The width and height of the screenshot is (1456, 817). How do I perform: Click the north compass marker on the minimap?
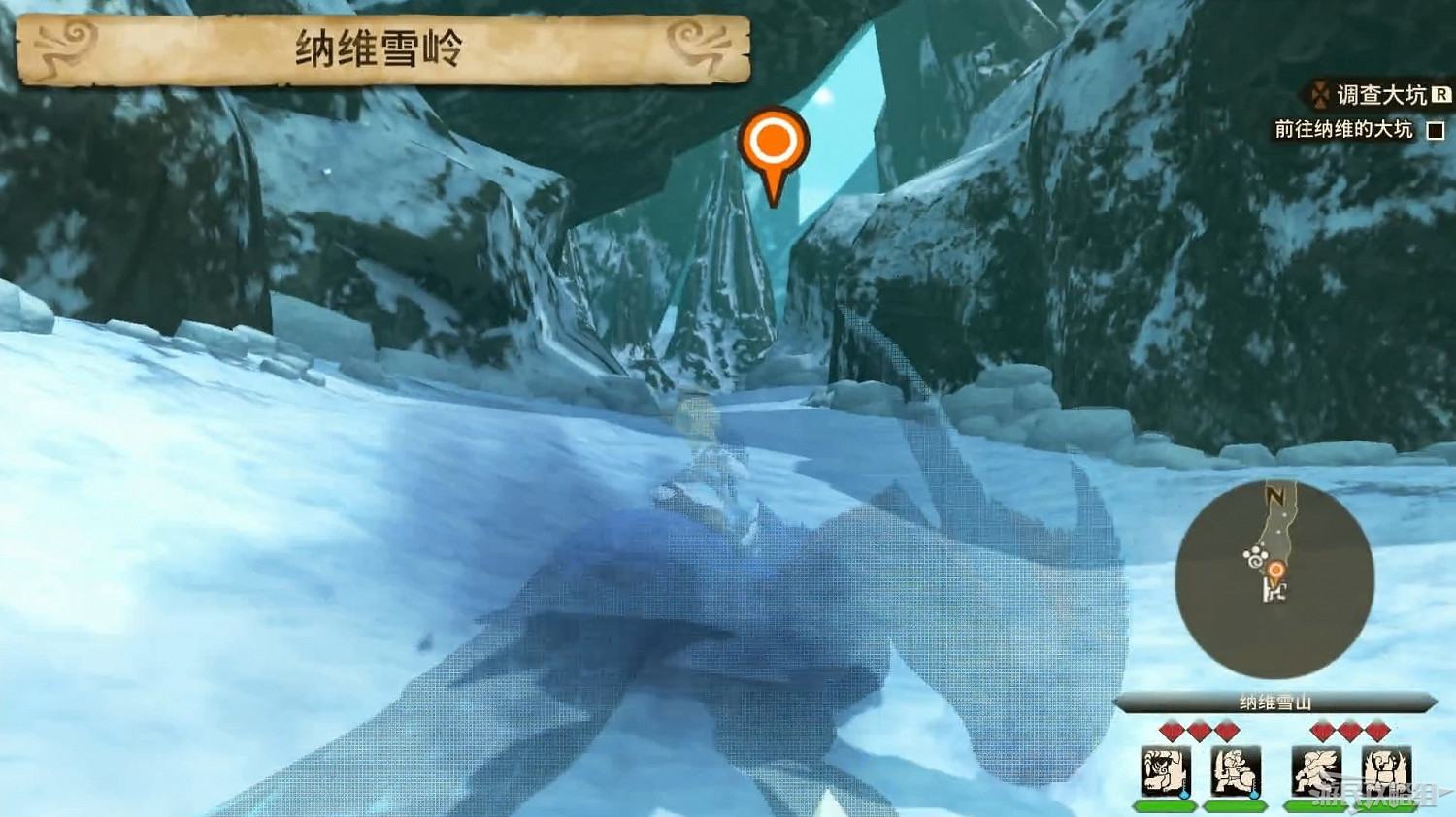(1275, 494)
